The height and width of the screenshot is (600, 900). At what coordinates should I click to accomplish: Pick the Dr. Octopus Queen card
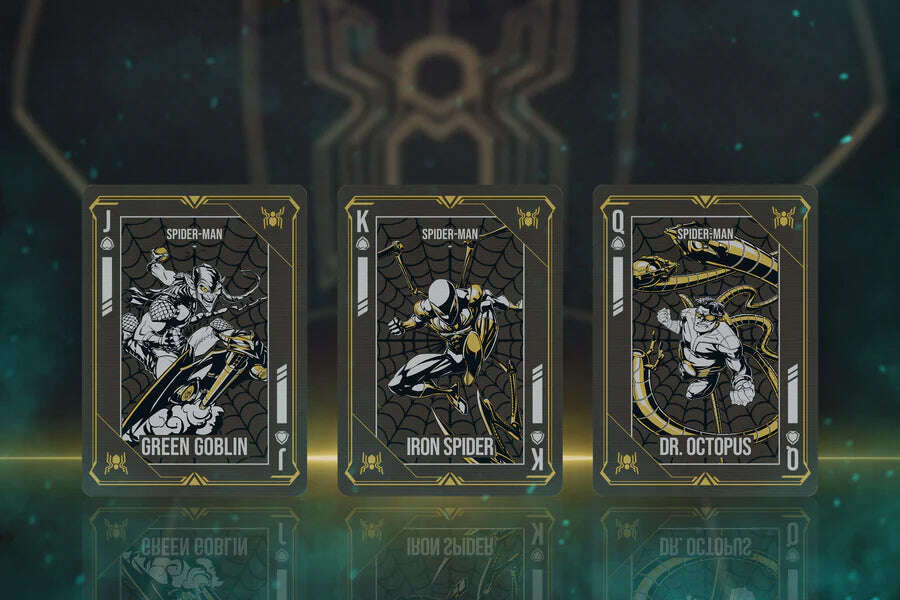[x=705, y=340]
